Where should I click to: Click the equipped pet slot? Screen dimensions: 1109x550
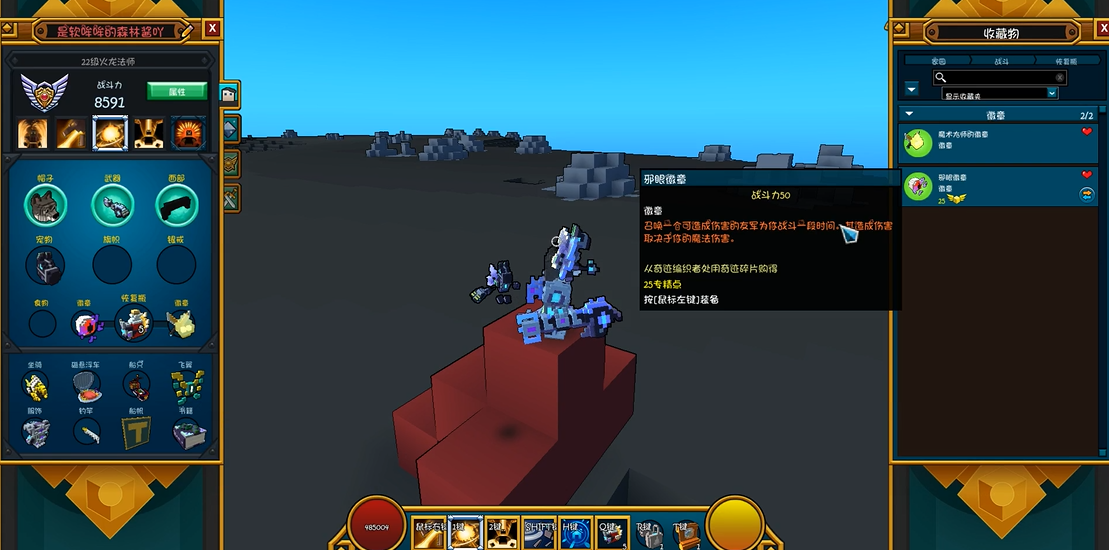45,265
